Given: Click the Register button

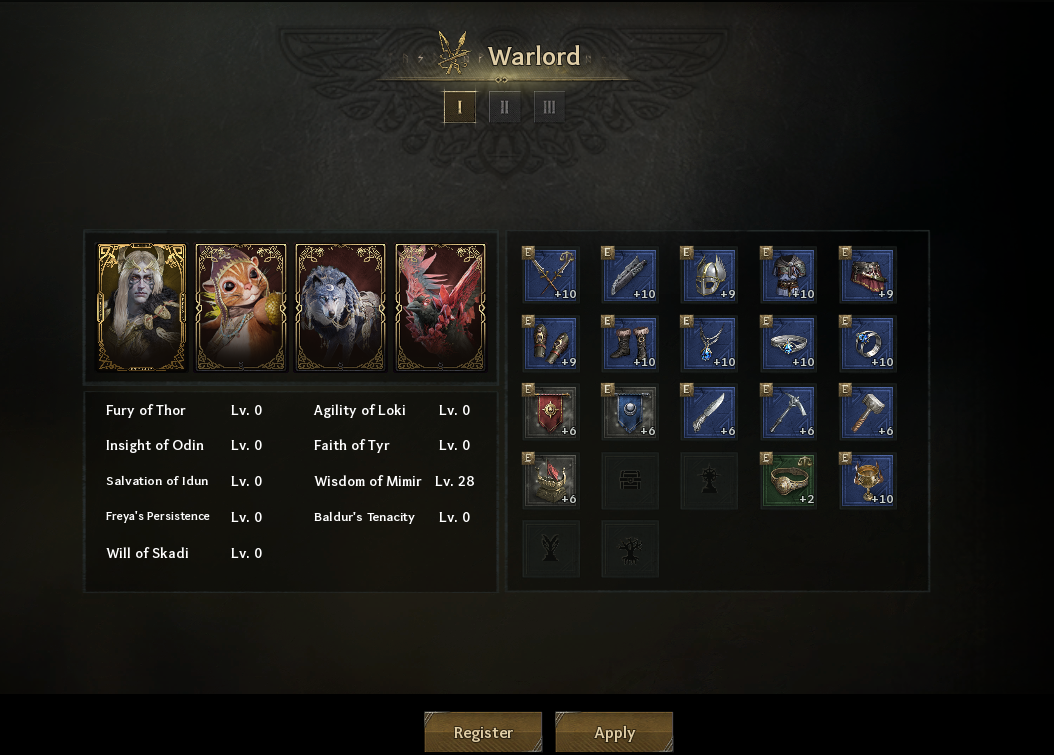Looking at the screenshot, I should pyautogui.click(x=483, y=732).
